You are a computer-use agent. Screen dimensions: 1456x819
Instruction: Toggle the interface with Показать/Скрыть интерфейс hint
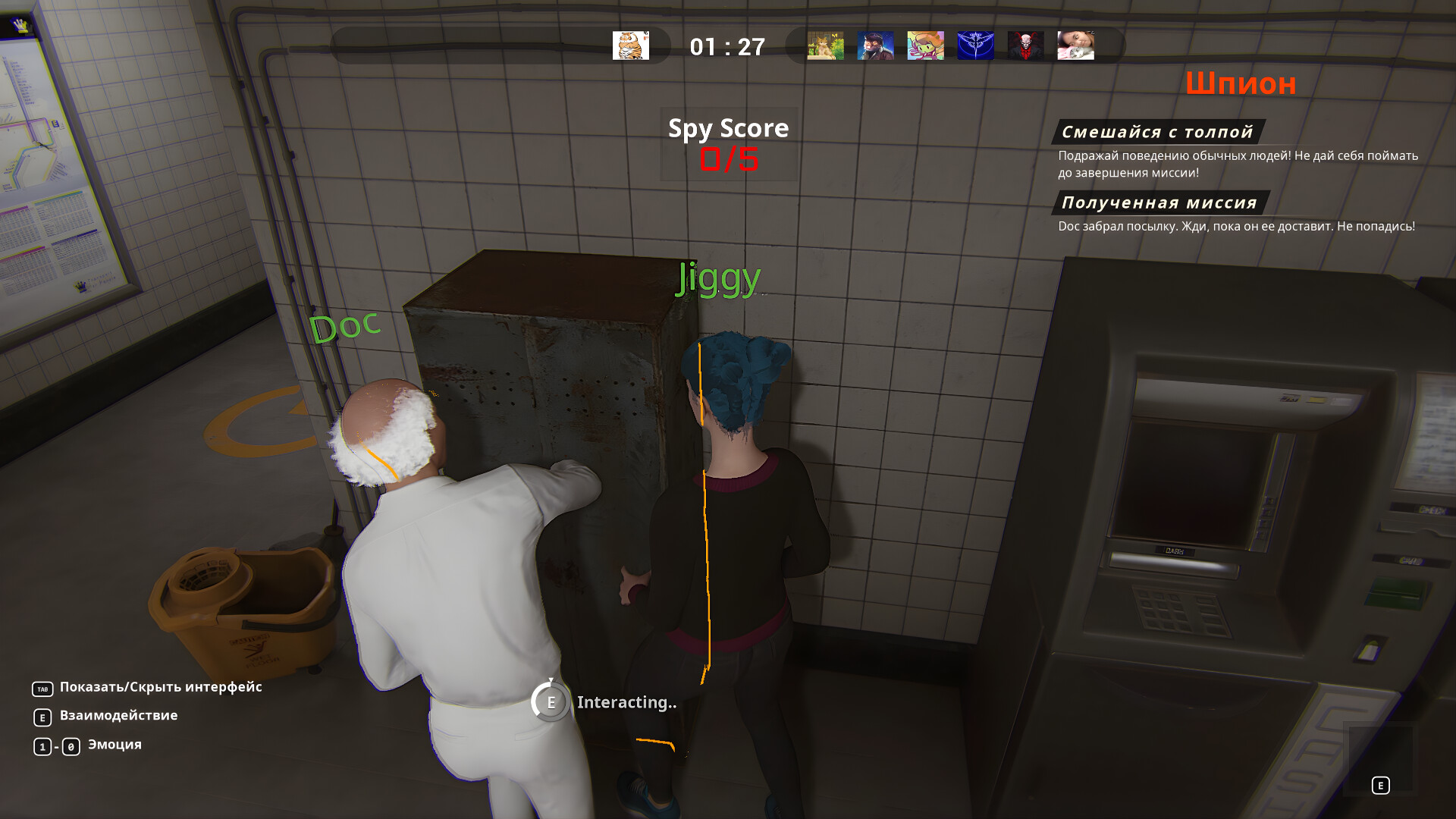click(160, 687)
